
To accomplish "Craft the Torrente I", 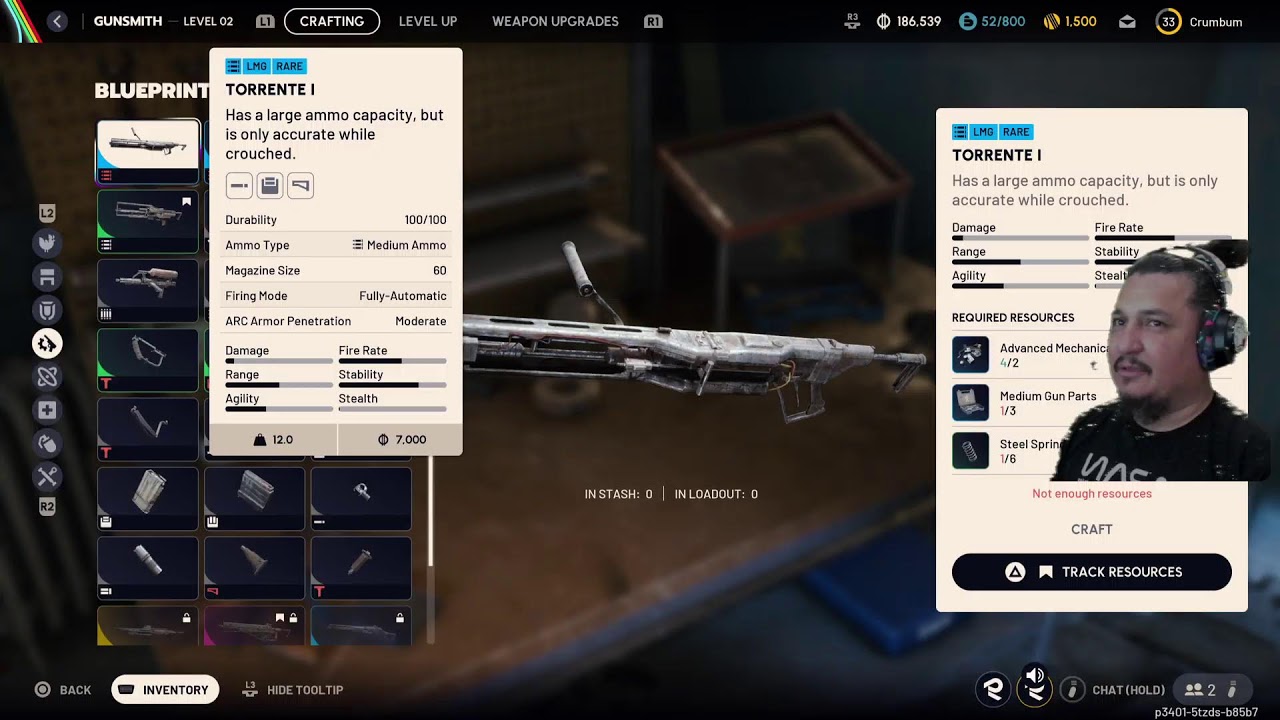I will (1091, 529).
